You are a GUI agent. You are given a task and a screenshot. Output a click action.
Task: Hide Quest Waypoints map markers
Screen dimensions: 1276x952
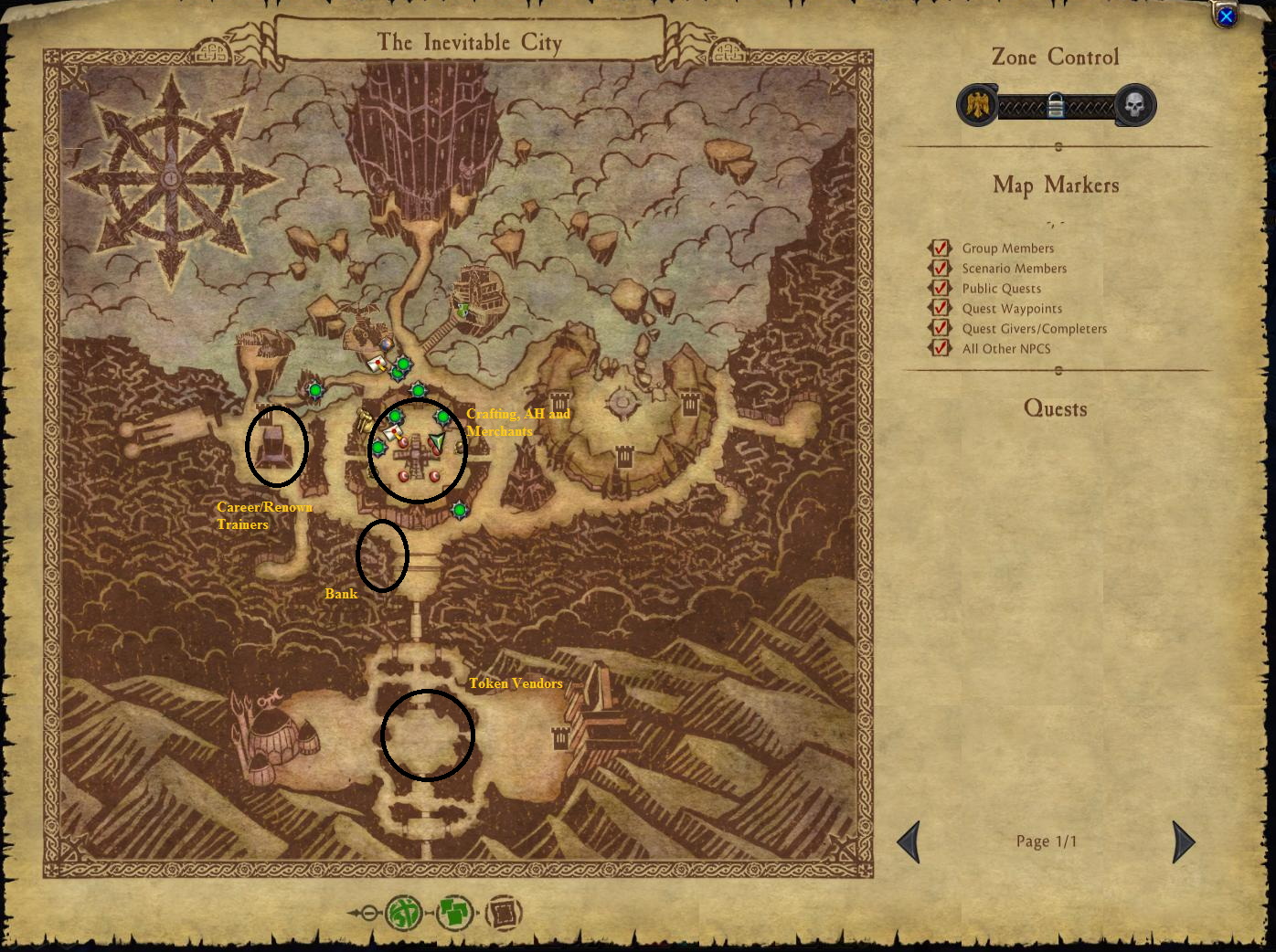940,309
